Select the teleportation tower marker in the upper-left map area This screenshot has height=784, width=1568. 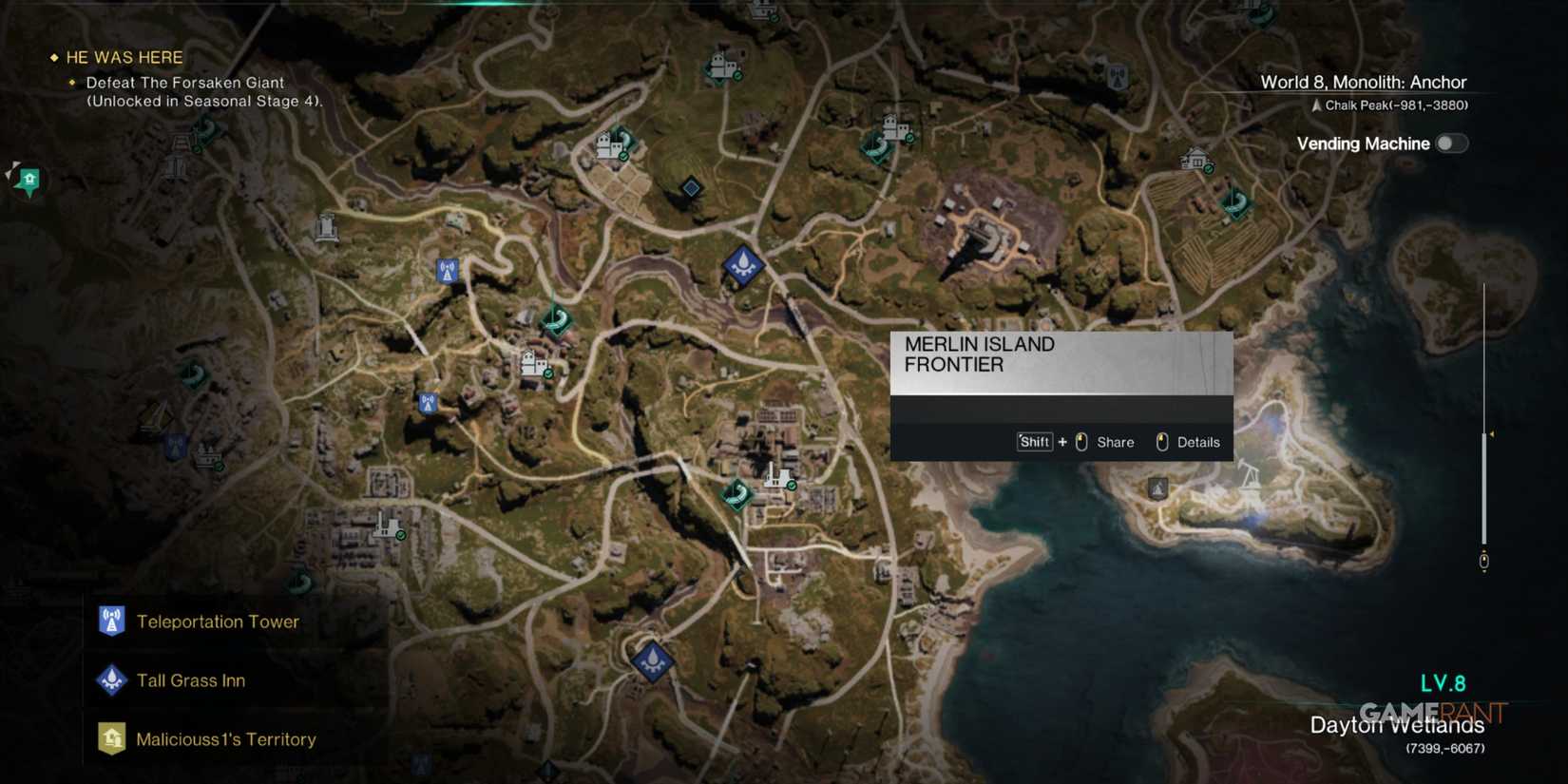pos(446,270)
